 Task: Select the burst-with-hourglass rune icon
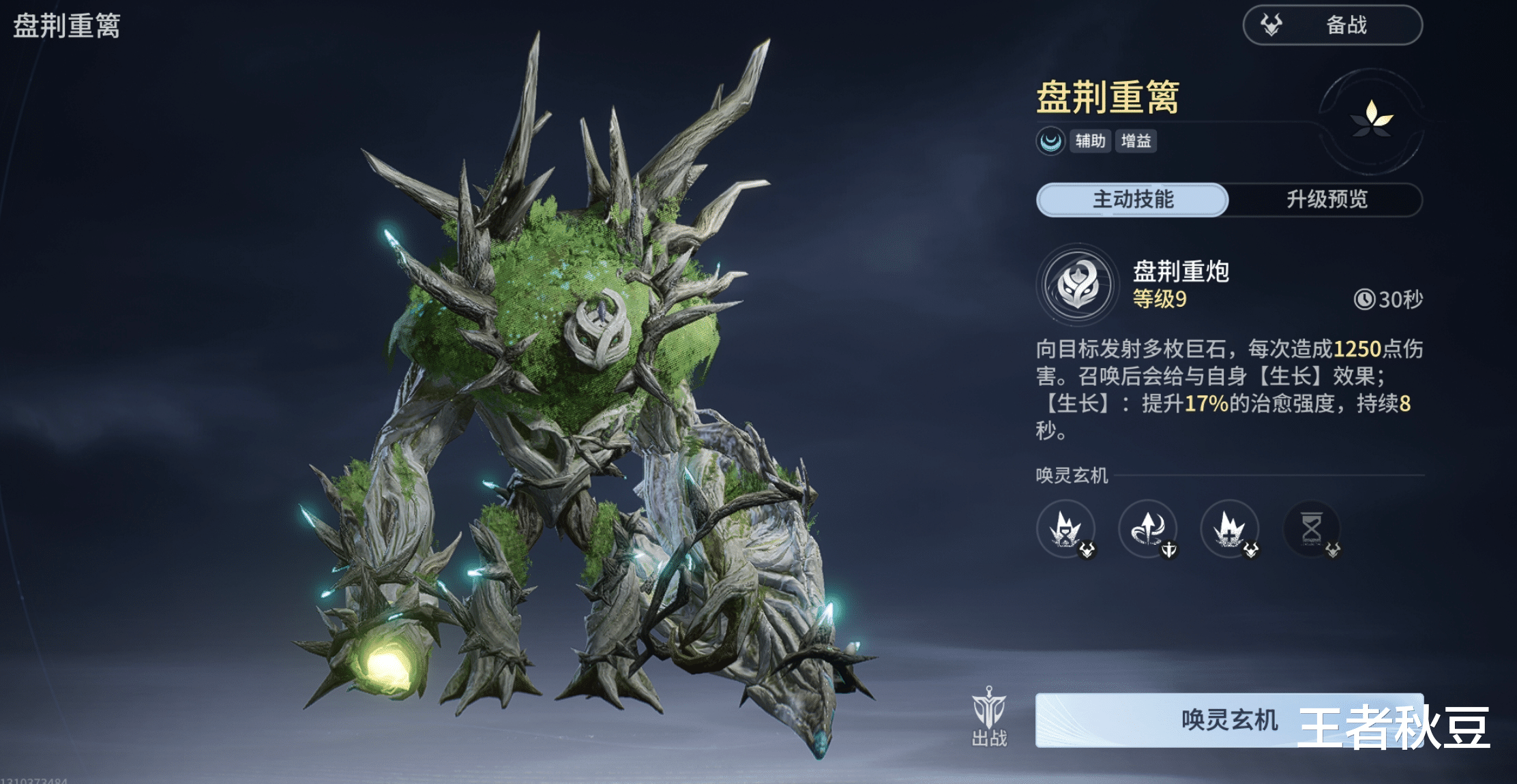click(x=1065, y=529)
